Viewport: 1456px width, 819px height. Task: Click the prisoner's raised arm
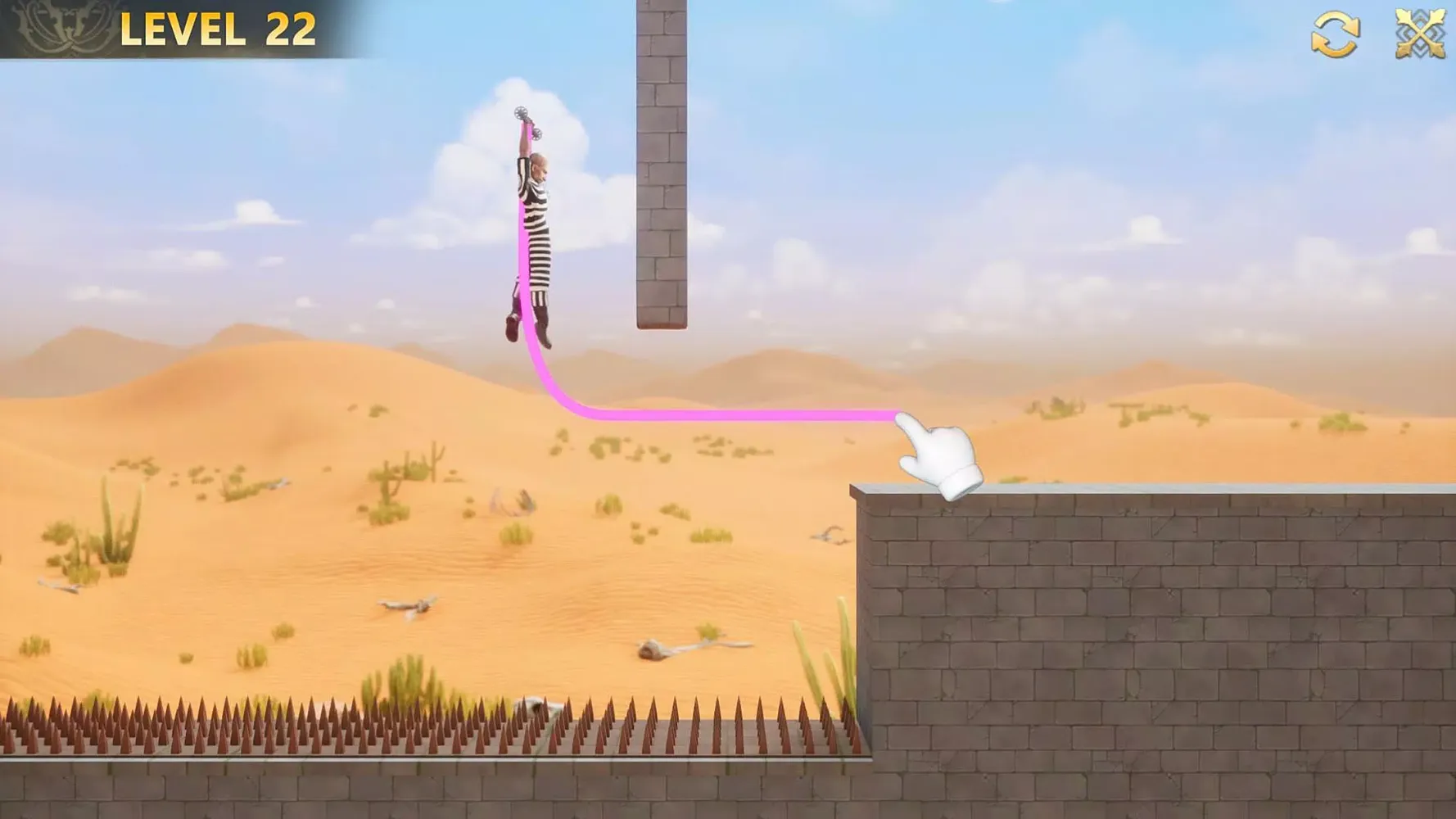pos(522,152)
